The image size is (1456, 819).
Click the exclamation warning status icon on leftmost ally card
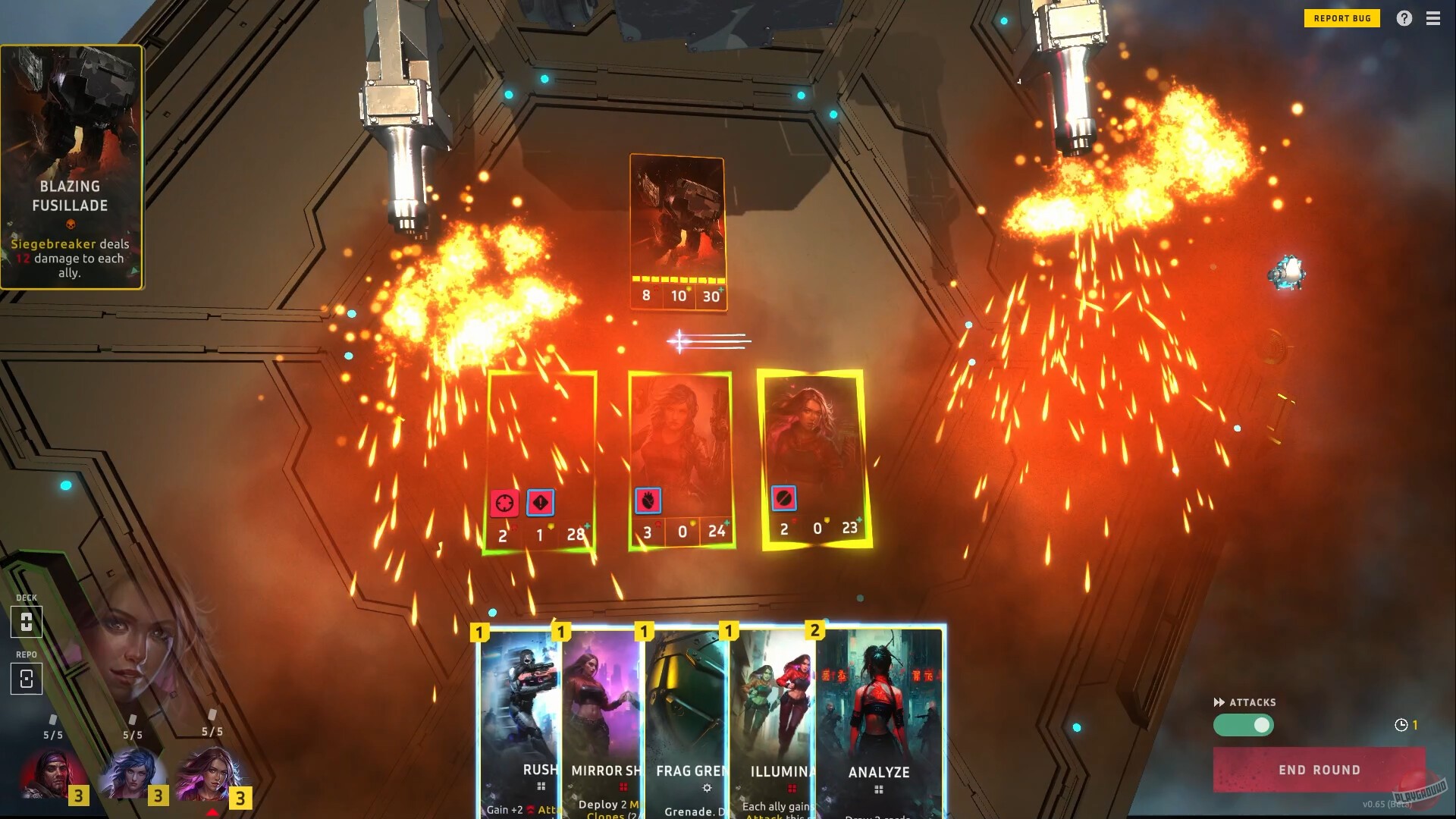tap(541, 501)
